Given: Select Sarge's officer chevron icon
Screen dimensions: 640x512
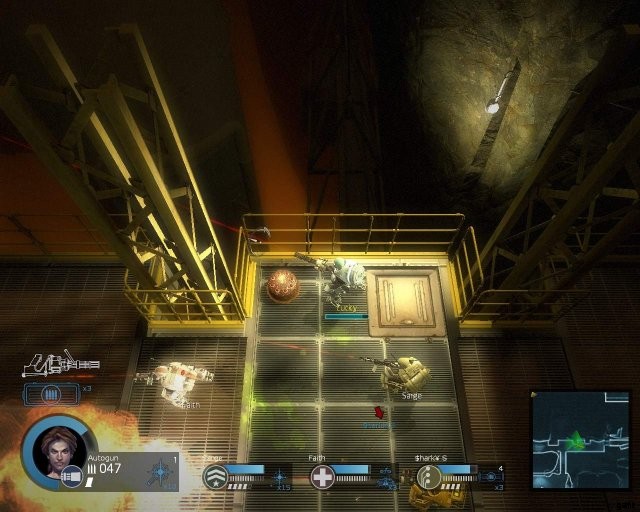Looking at the screenshot, I should coord(215,477).
